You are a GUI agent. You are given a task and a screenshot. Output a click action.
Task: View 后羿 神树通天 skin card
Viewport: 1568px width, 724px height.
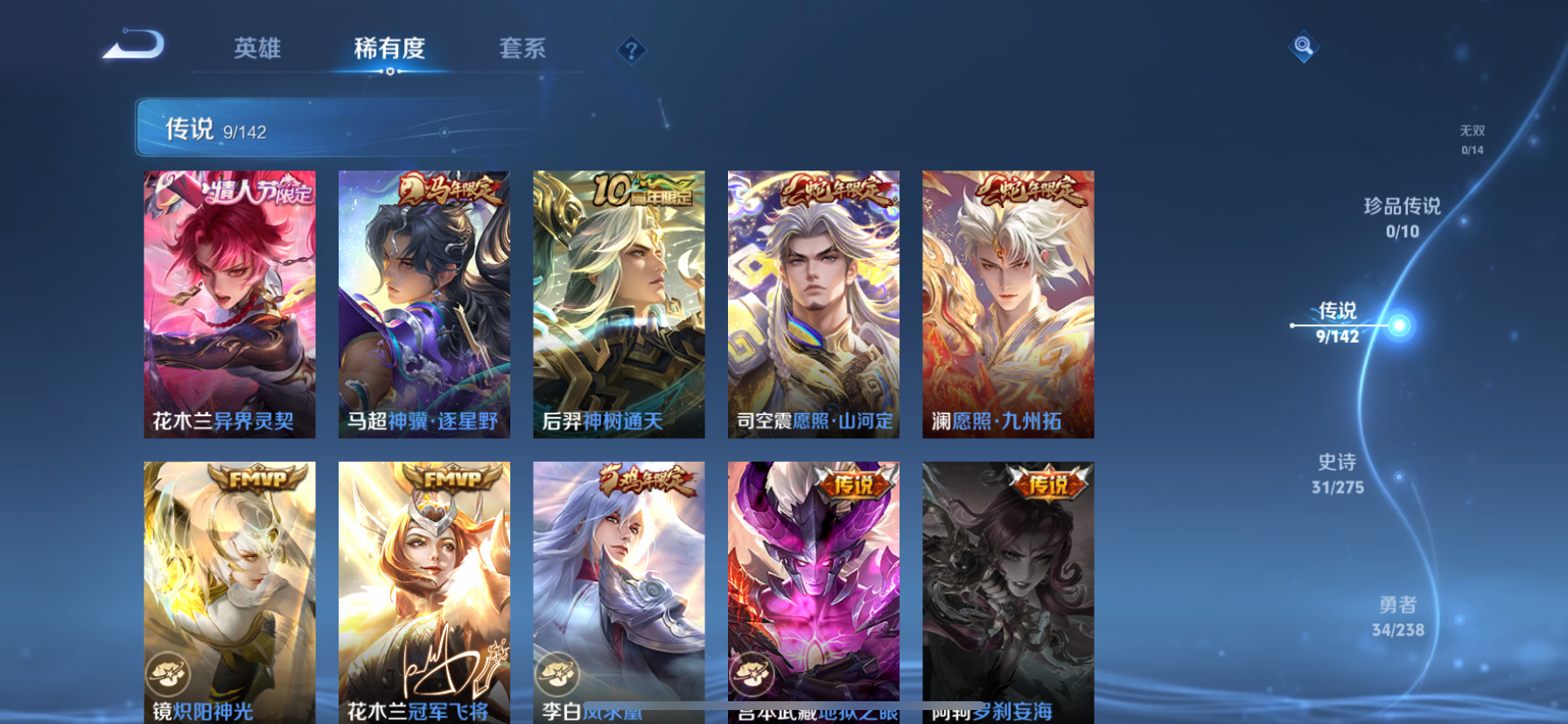pyautogui.click(x=619, y=303)
